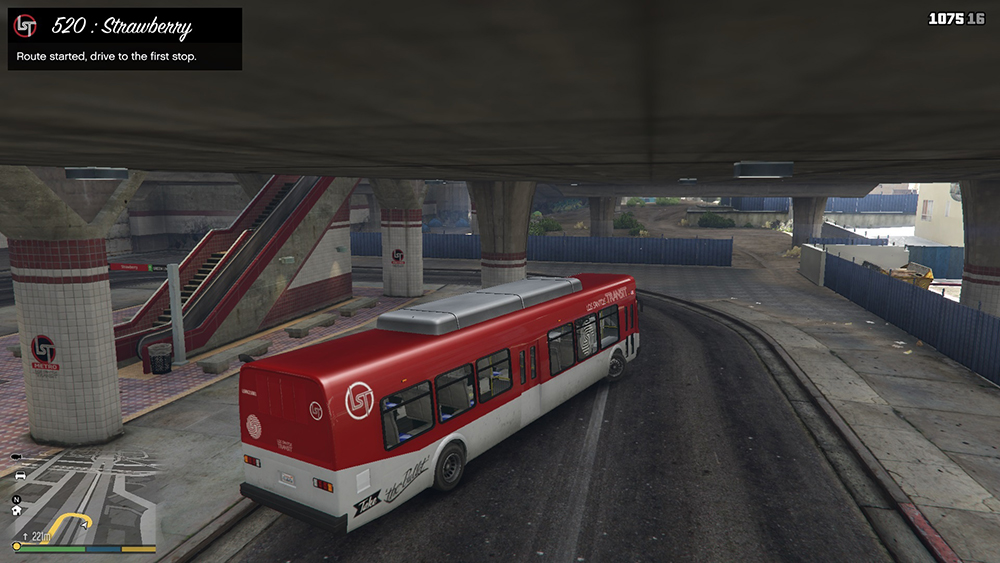This screenshot has width=1000, height=563.
Task: Click the LST logo in the route banner
Action: click(x=26, y=27)
